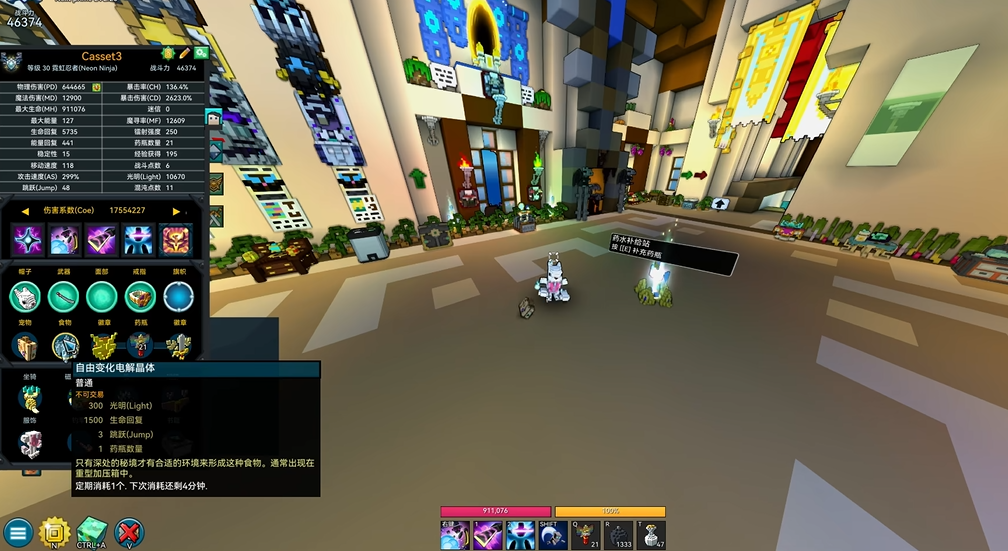Select the food (食物) crystal slot
This screenshot has height=551, width=1008.
[x=63, y=346]
